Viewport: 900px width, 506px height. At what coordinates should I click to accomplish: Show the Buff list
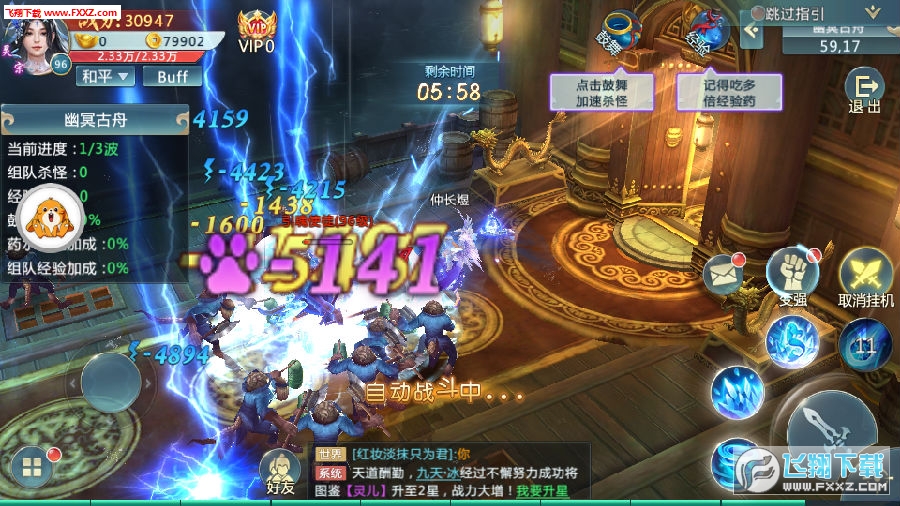(x=171, y=76)
